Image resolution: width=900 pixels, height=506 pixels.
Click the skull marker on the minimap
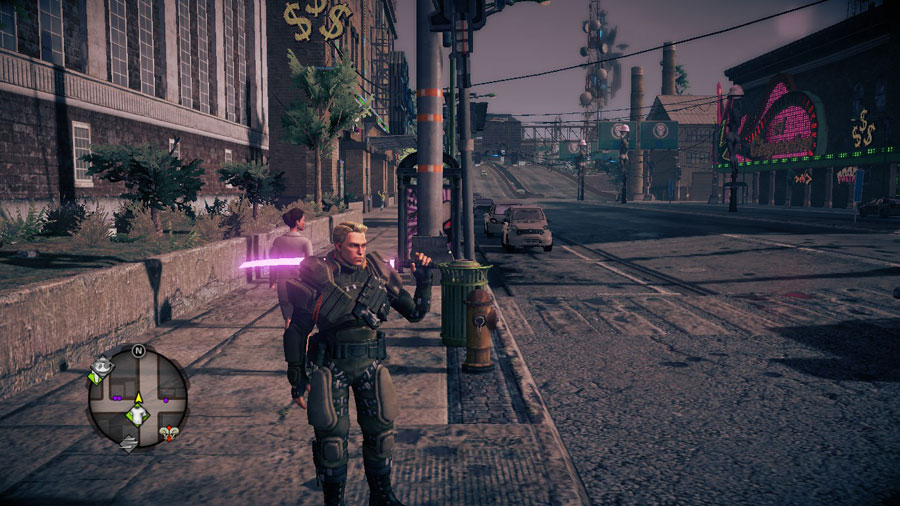(170, 434)
